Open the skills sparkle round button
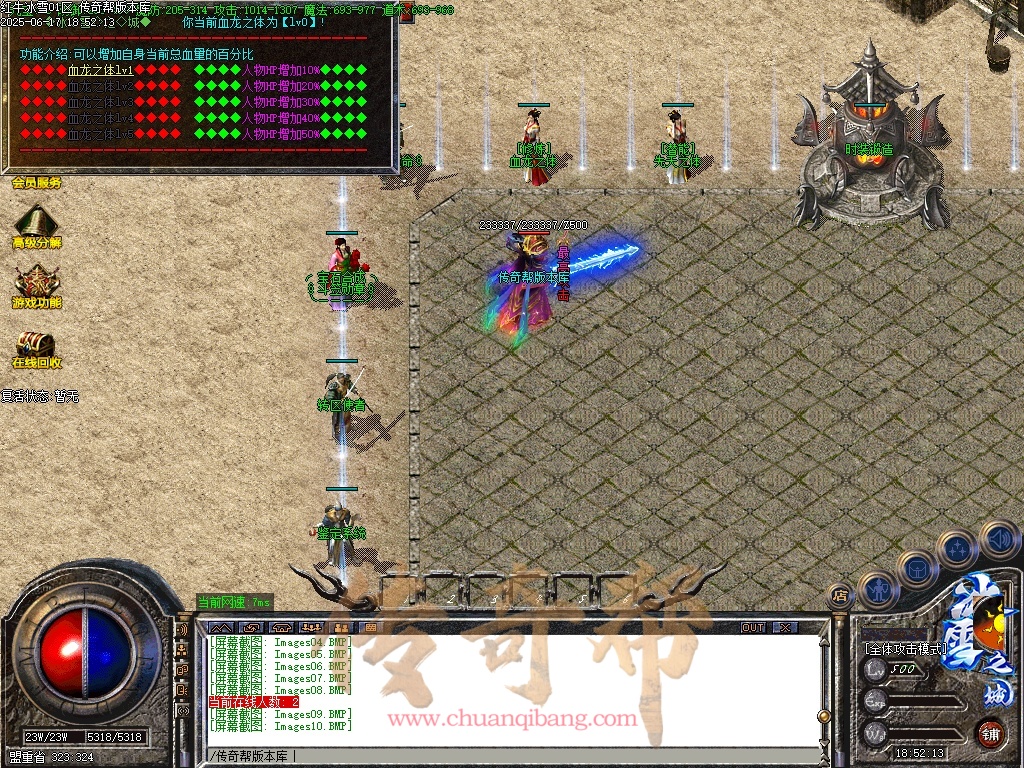The height and width of the screenshot is (768, 1024). [x=958, y=549]
